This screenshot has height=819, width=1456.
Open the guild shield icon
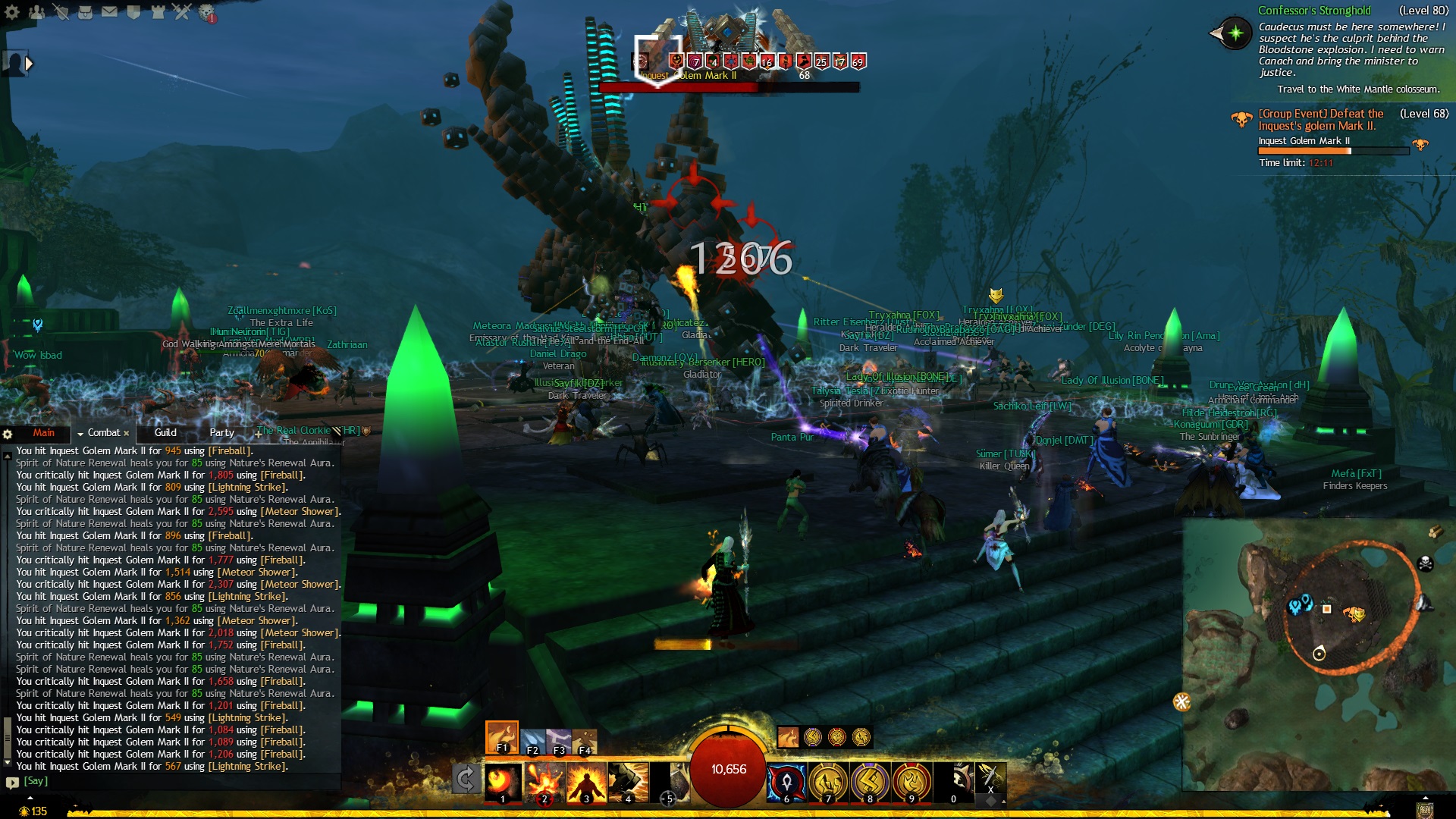click(134, 12)
